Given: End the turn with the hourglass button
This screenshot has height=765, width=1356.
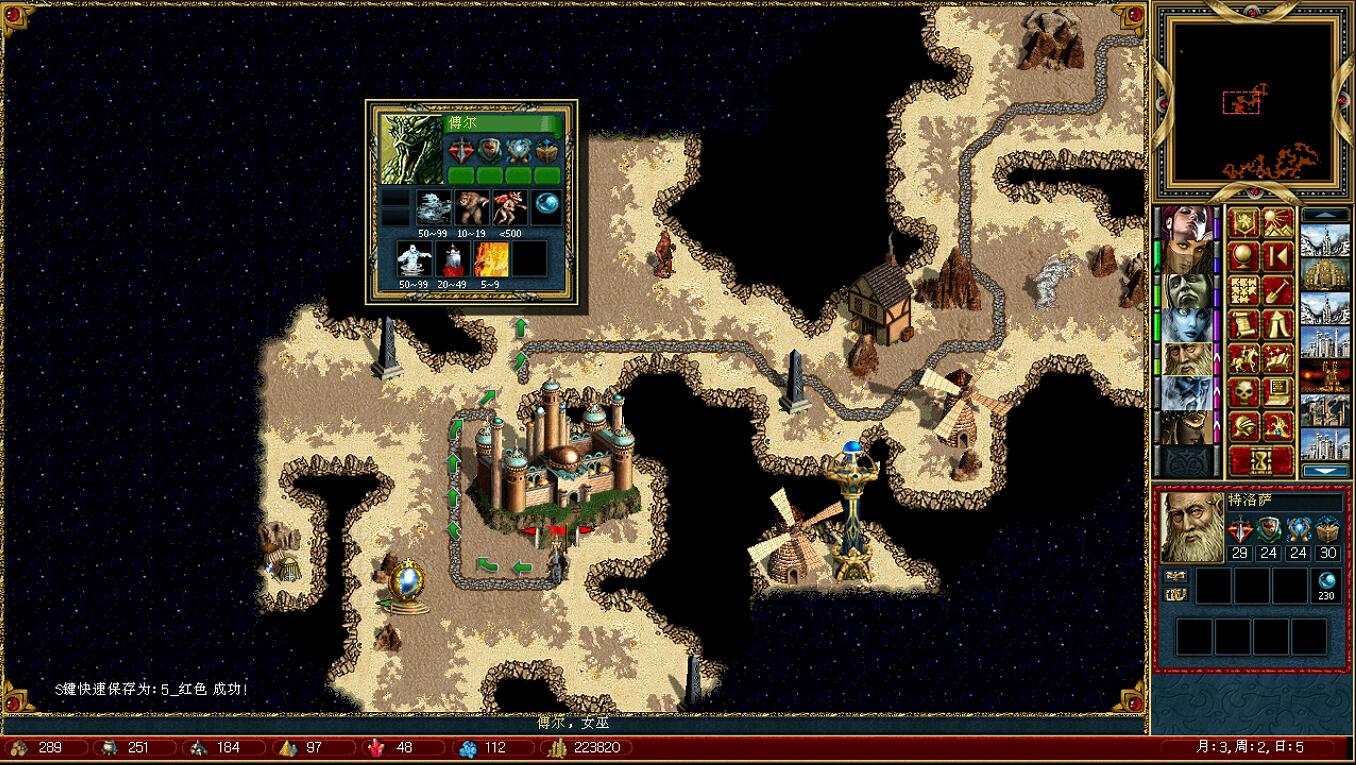Looking at the screenshot, I should [x=1260, y=461].
